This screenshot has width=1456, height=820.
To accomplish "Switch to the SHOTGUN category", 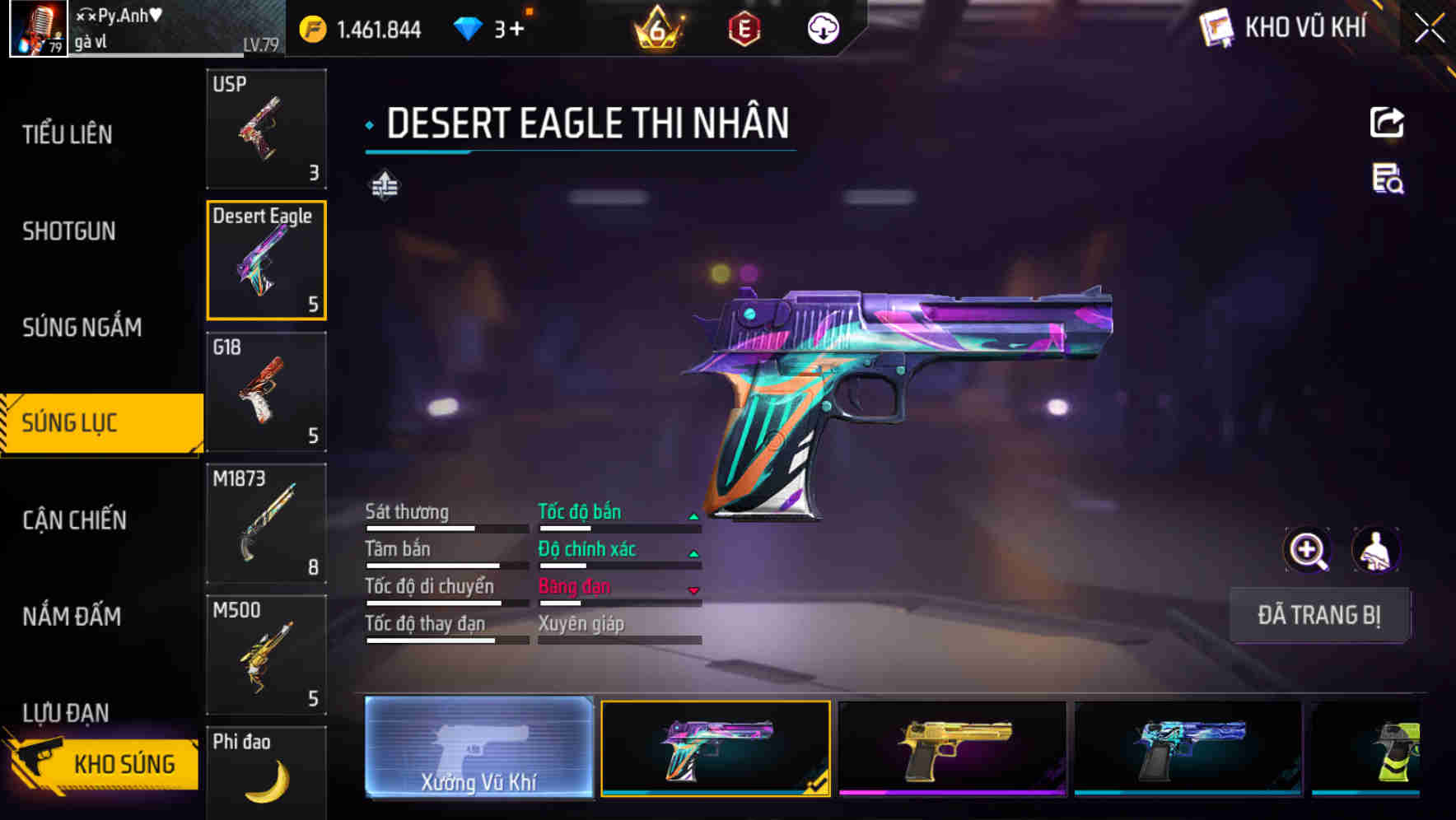I will pos(69,231).
